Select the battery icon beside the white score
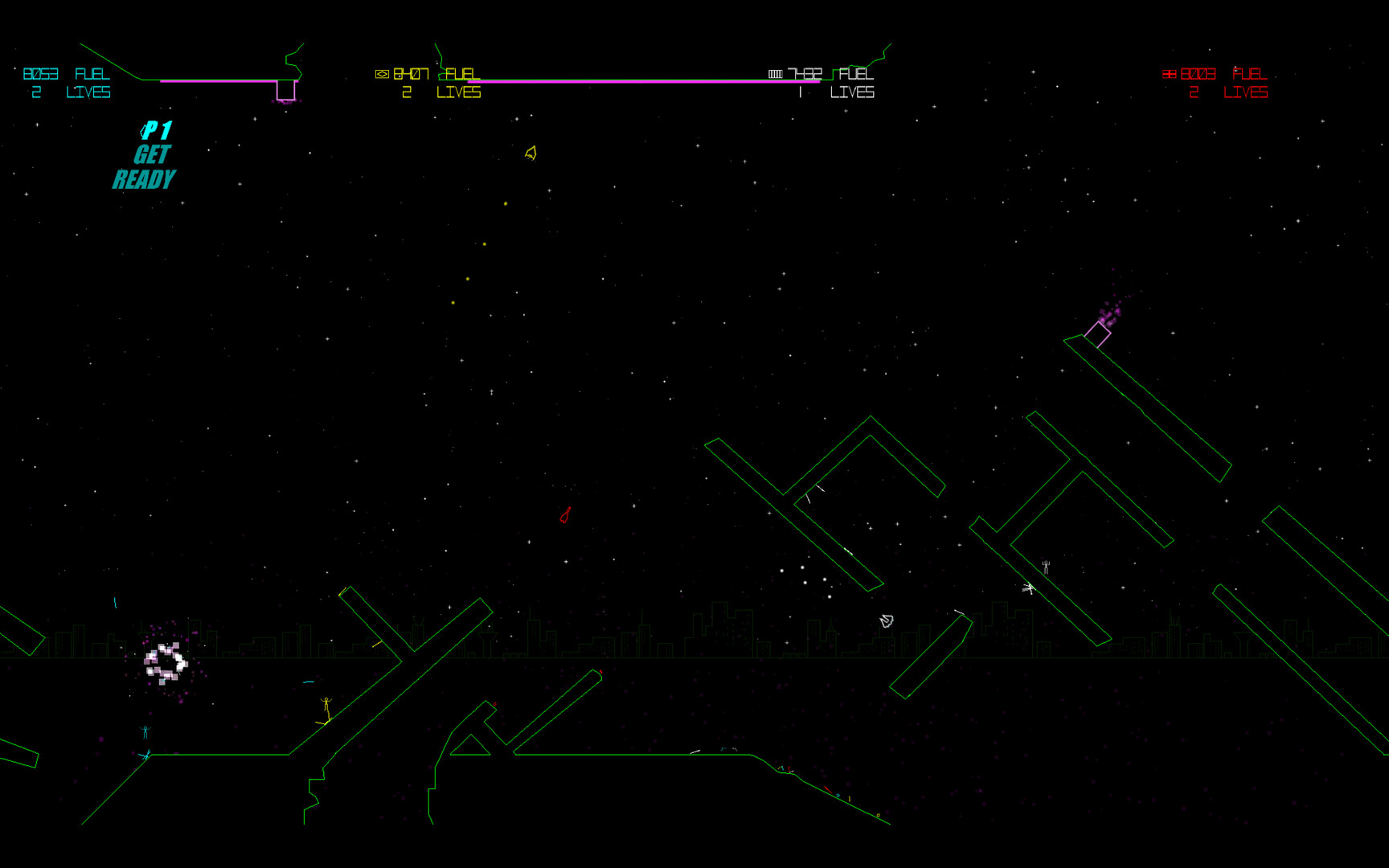This screenshot has width=1389, height=868. [776, 72]
